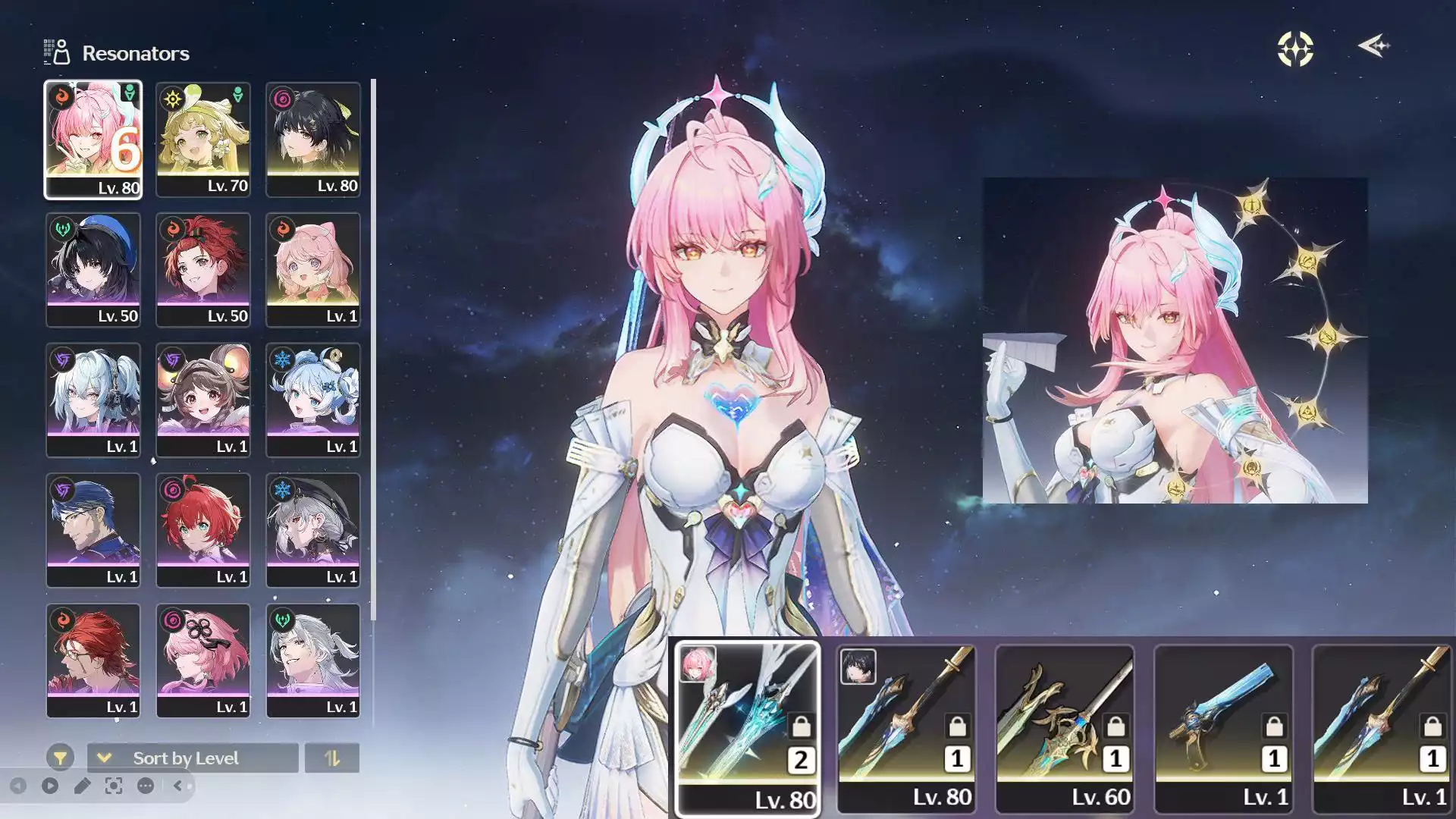Choose the blue-beret Lv. 50 resonator
Screen dimensions: 1456x819
click(x=93, y=270)
